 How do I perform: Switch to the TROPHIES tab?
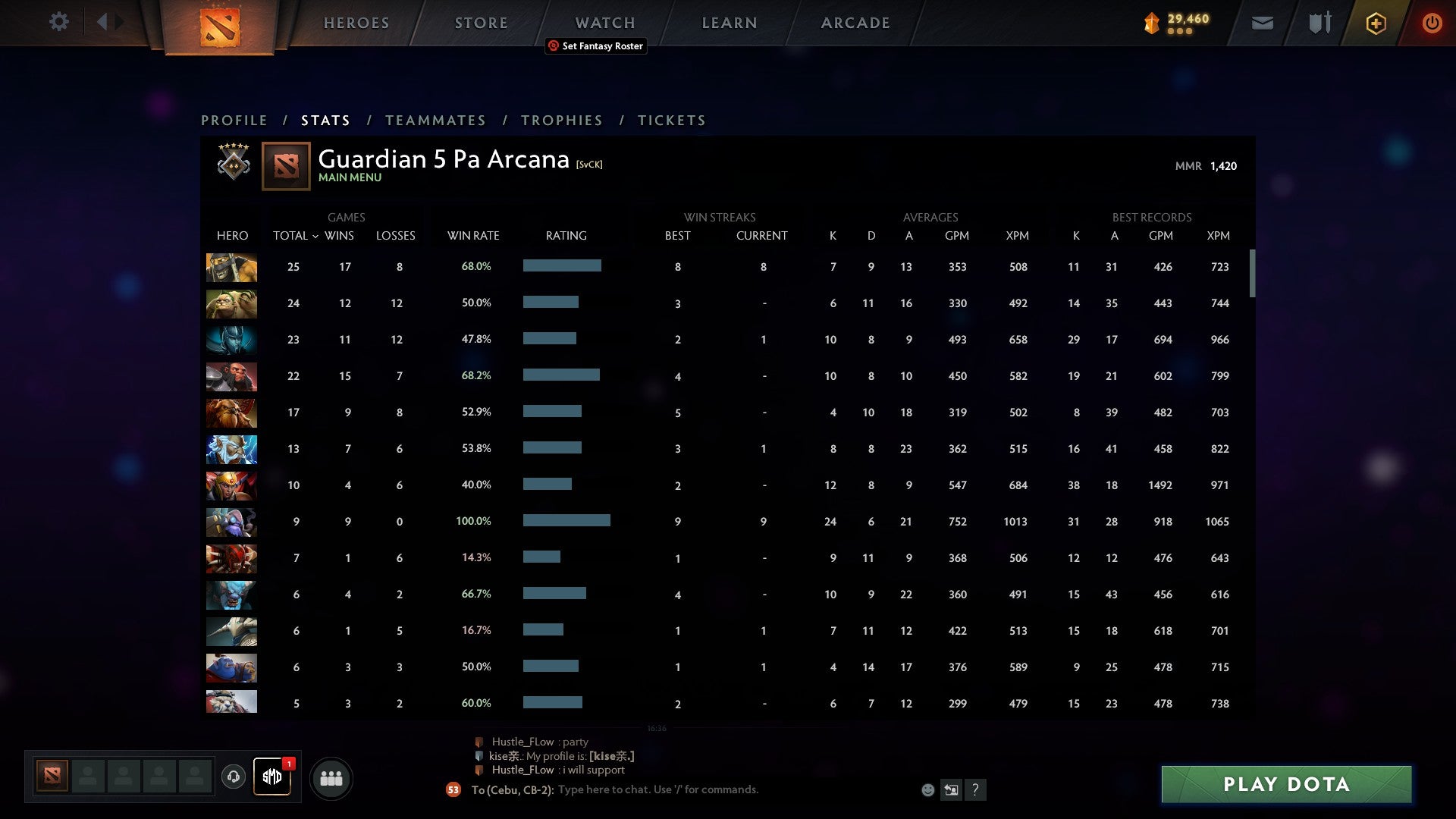[x=562, y=120]
